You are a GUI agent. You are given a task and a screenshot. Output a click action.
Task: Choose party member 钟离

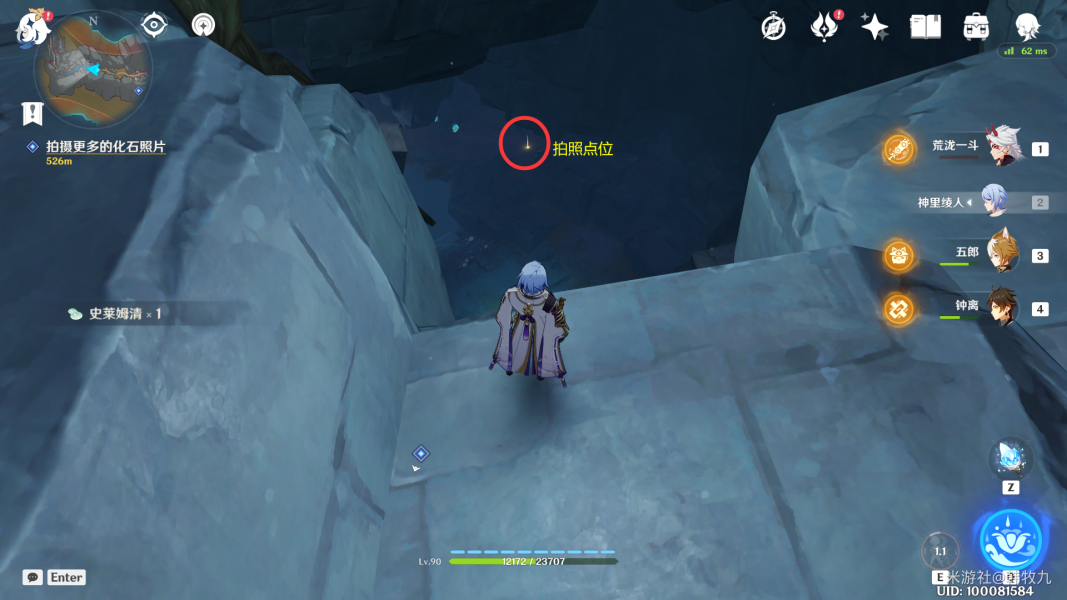[1001, 307]
